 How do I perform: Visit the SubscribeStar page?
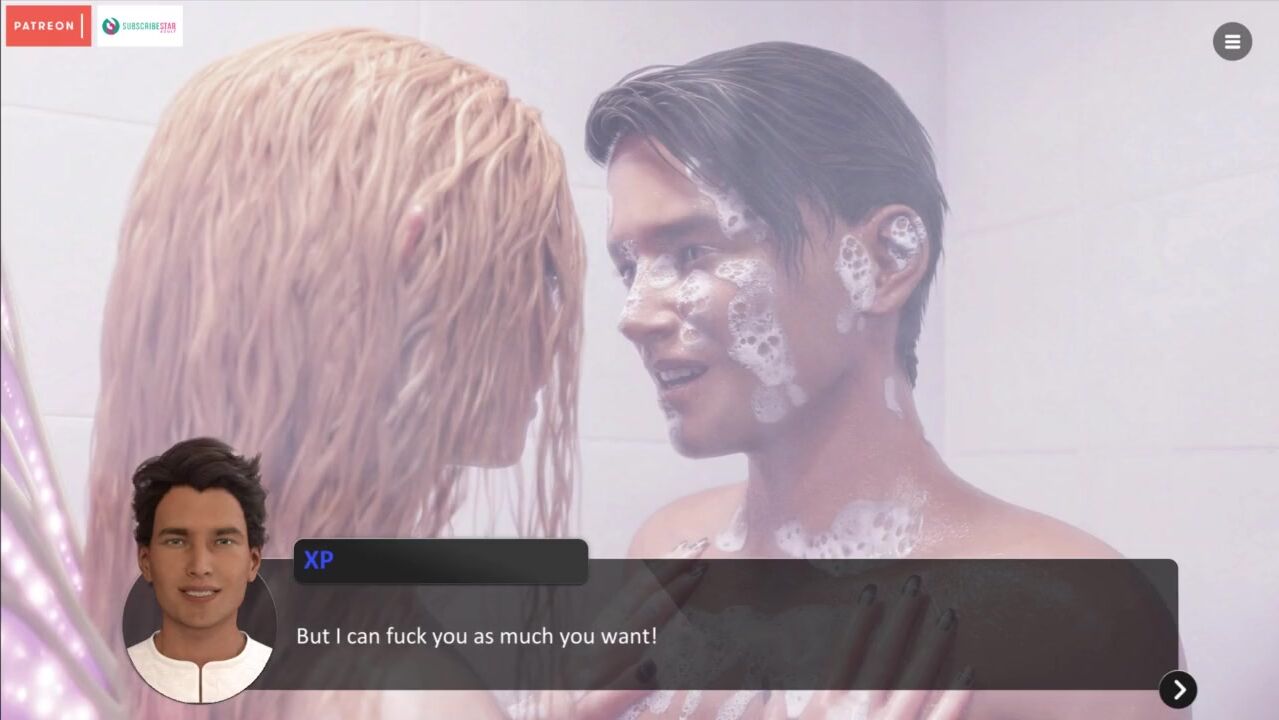[139, 26]
